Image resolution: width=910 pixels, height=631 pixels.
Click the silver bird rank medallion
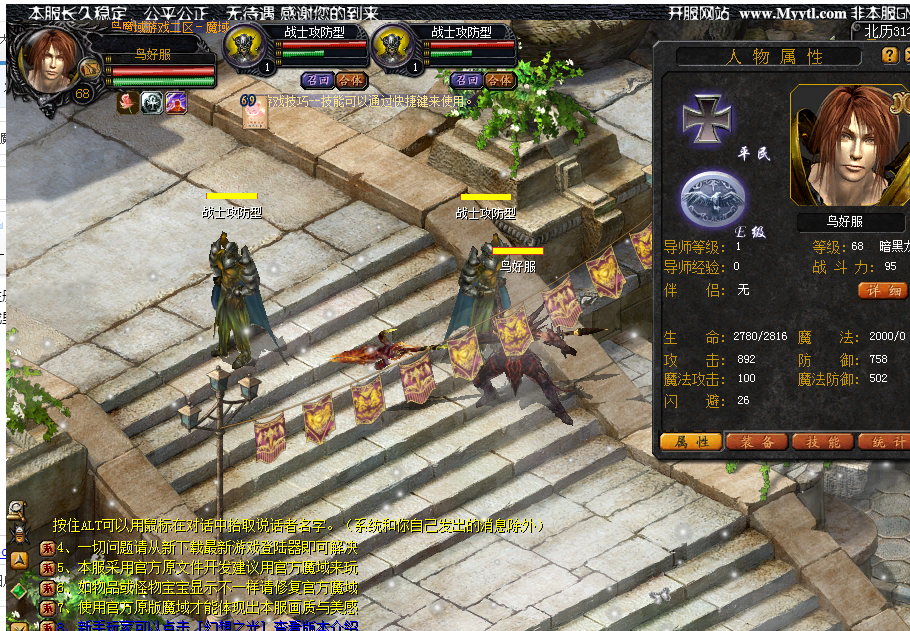coord(712,196)
